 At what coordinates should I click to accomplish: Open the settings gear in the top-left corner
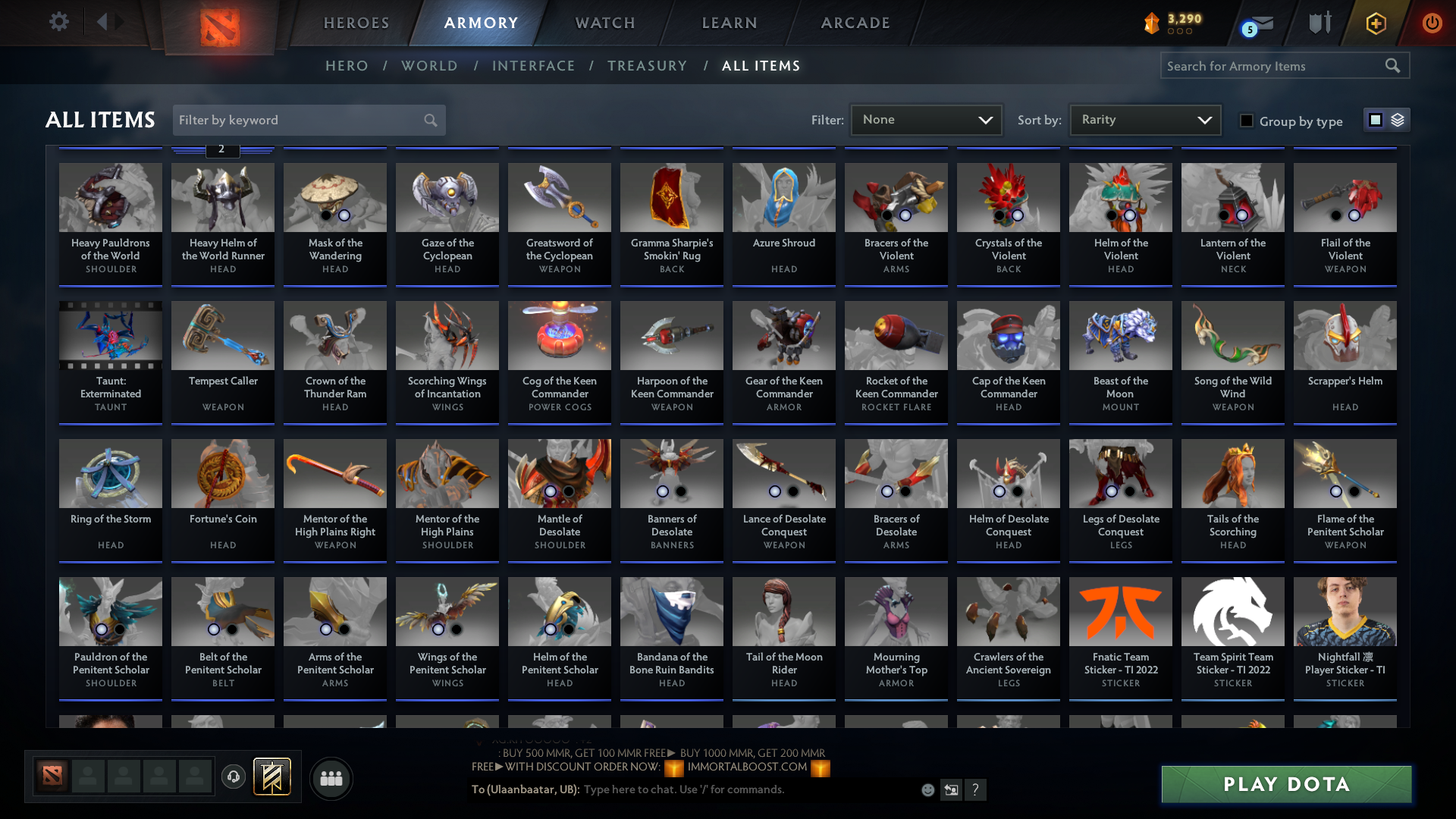pos(59,22)
